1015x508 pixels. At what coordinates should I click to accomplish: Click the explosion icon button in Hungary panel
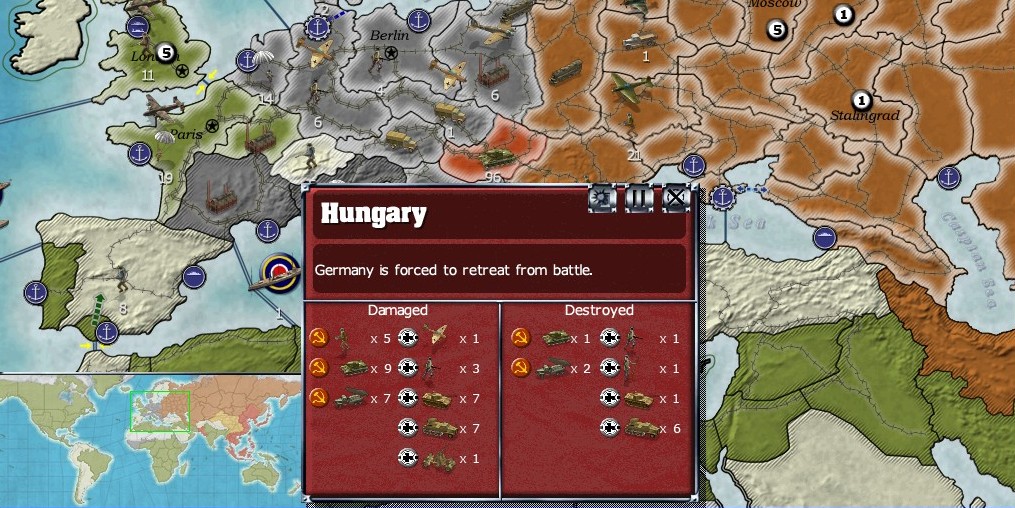(x=602, y=198)
